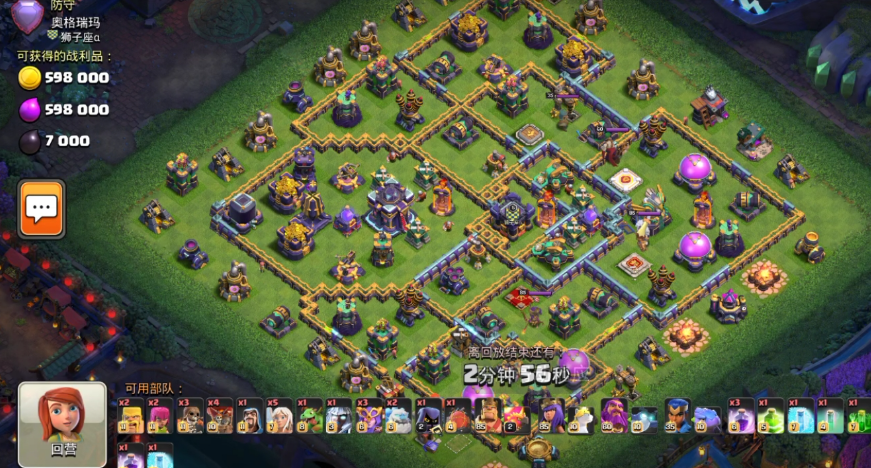Select the Archer Queen hero icon
This screenshot has width=871, height=468.
(x=551, y=415)
